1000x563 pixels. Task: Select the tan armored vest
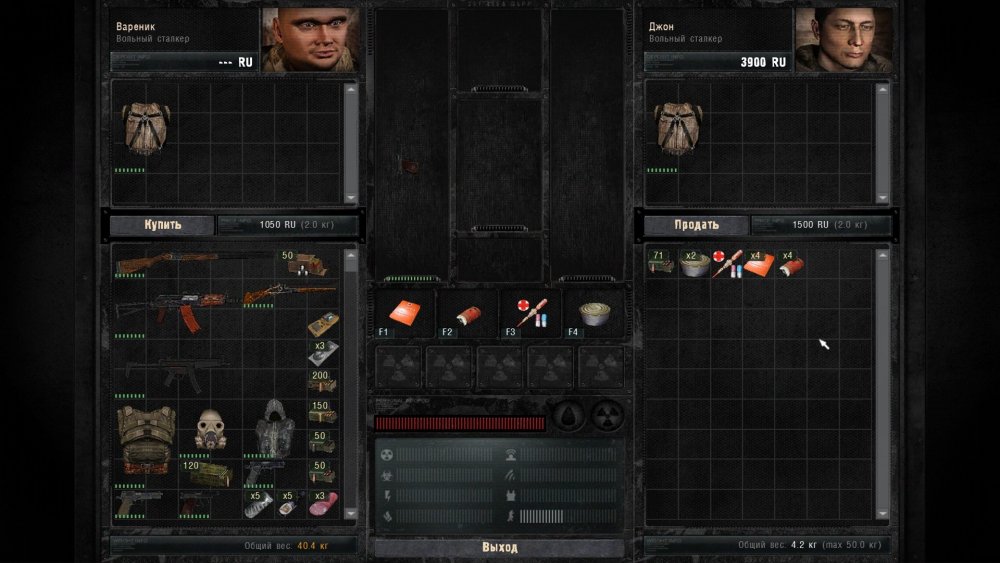[x=146, y=435]
